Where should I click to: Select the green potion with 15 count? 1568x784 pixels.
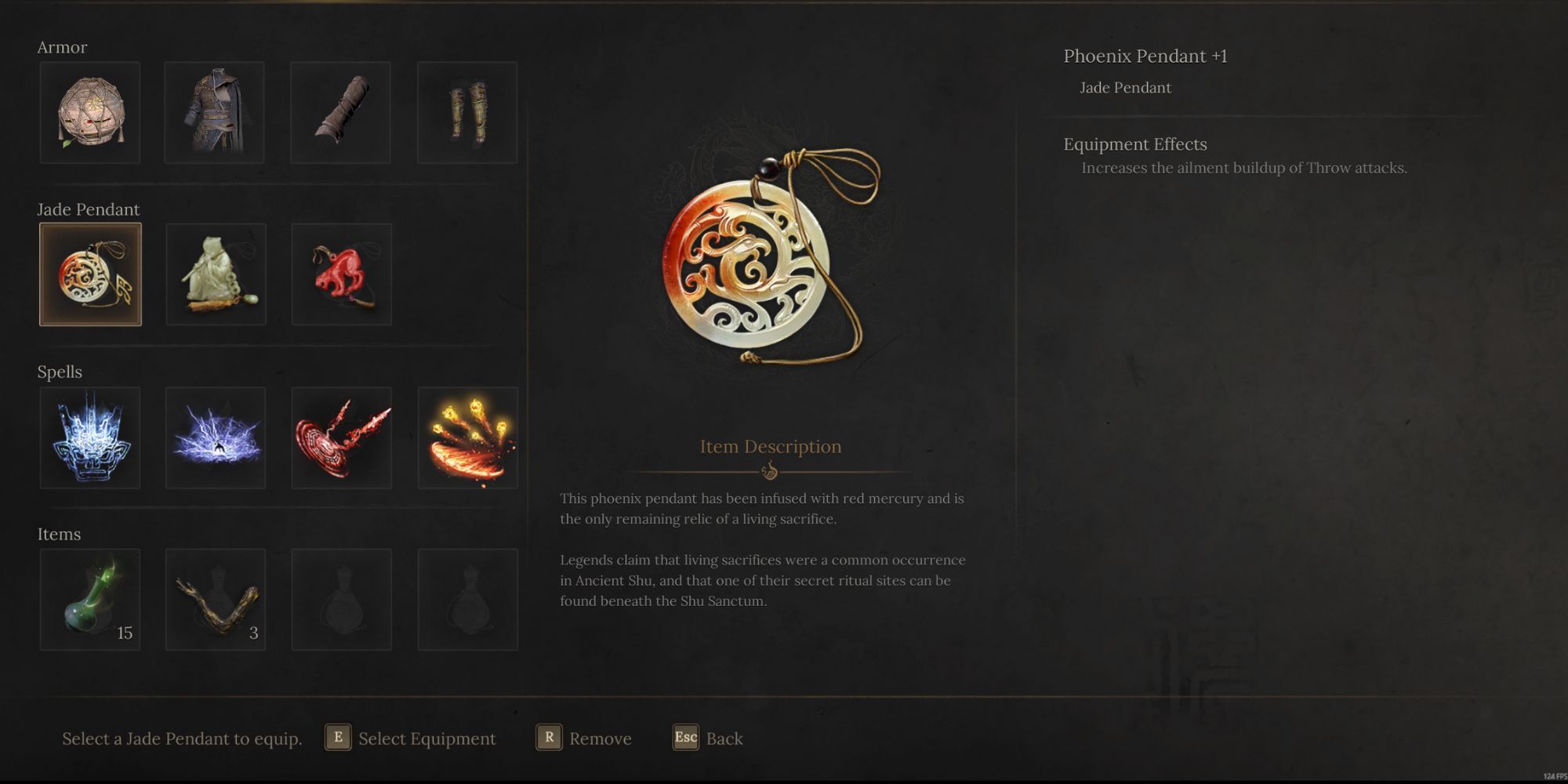click(89, 599)
